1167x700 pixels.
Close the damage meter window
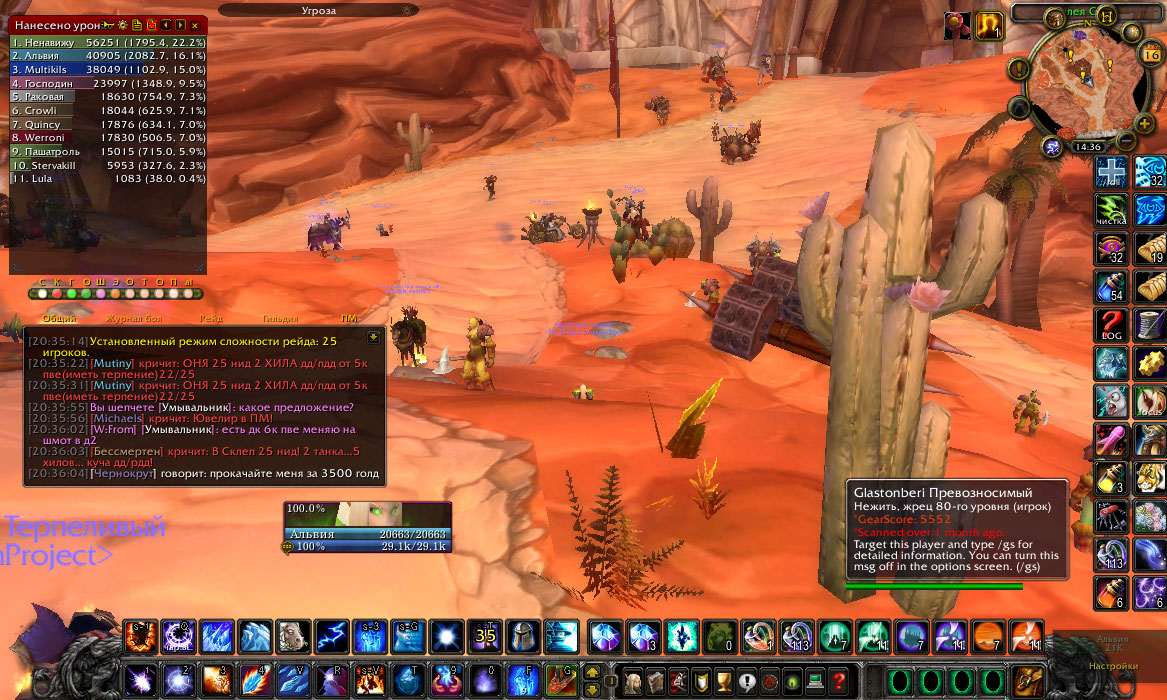click(x=195, y=24)
